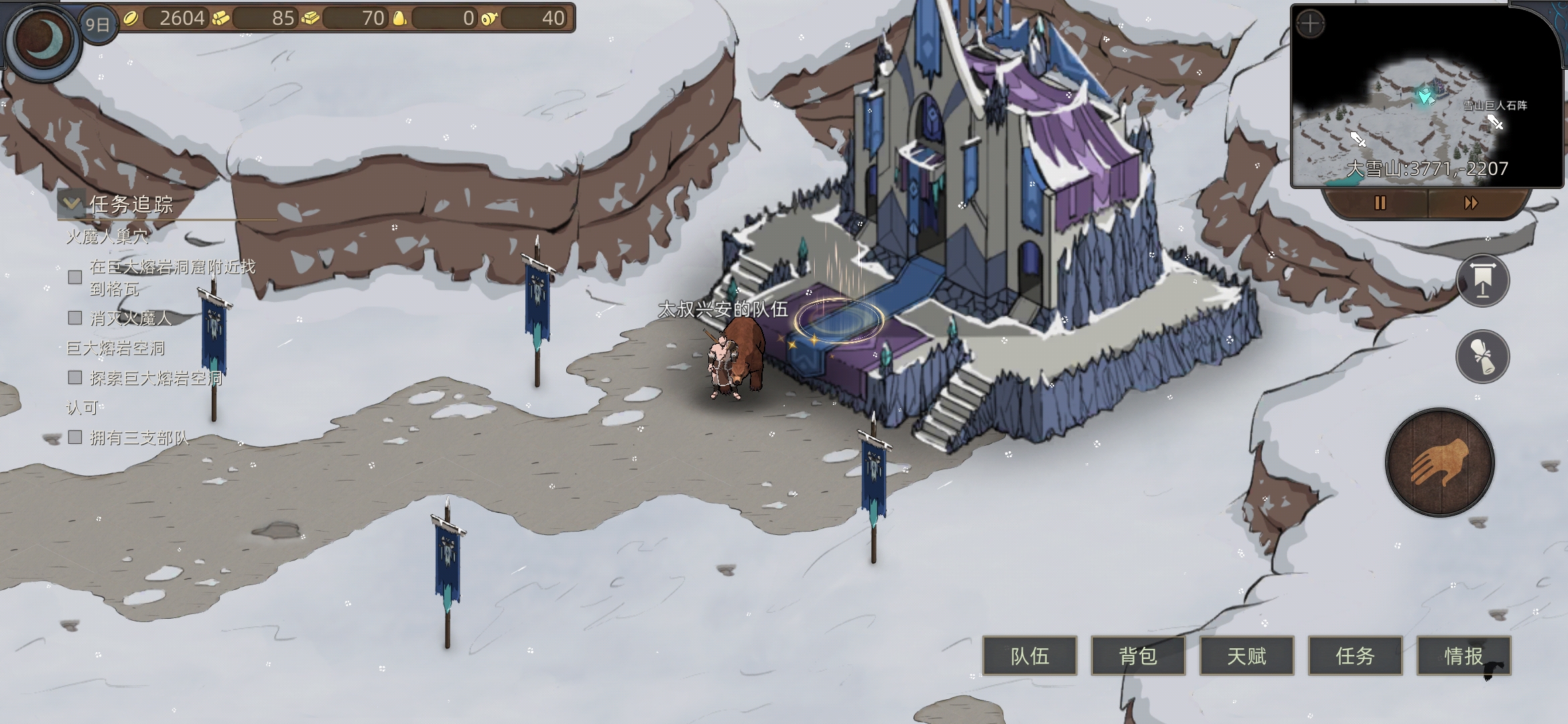Select the 探索巨大熔岩空洞 quest objective
The height and width of the screenshot is (724, 1568).
155,378
